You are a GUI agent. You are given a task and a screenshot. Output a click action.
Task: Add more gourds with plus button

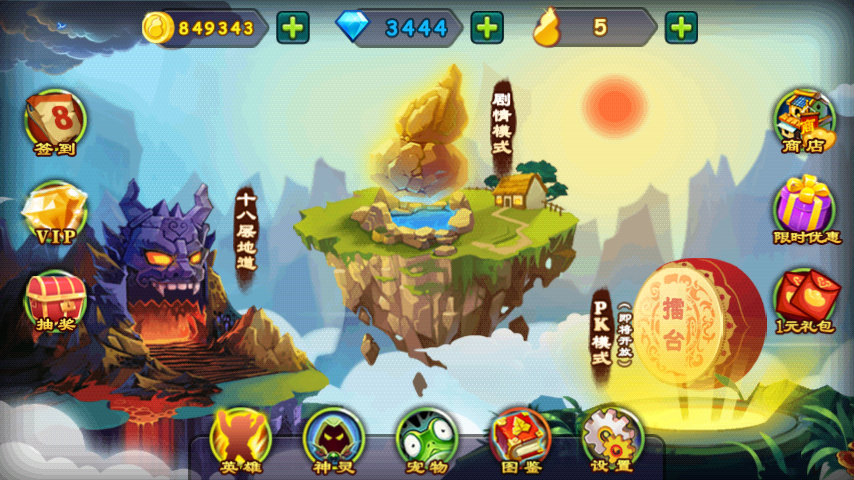681,28
